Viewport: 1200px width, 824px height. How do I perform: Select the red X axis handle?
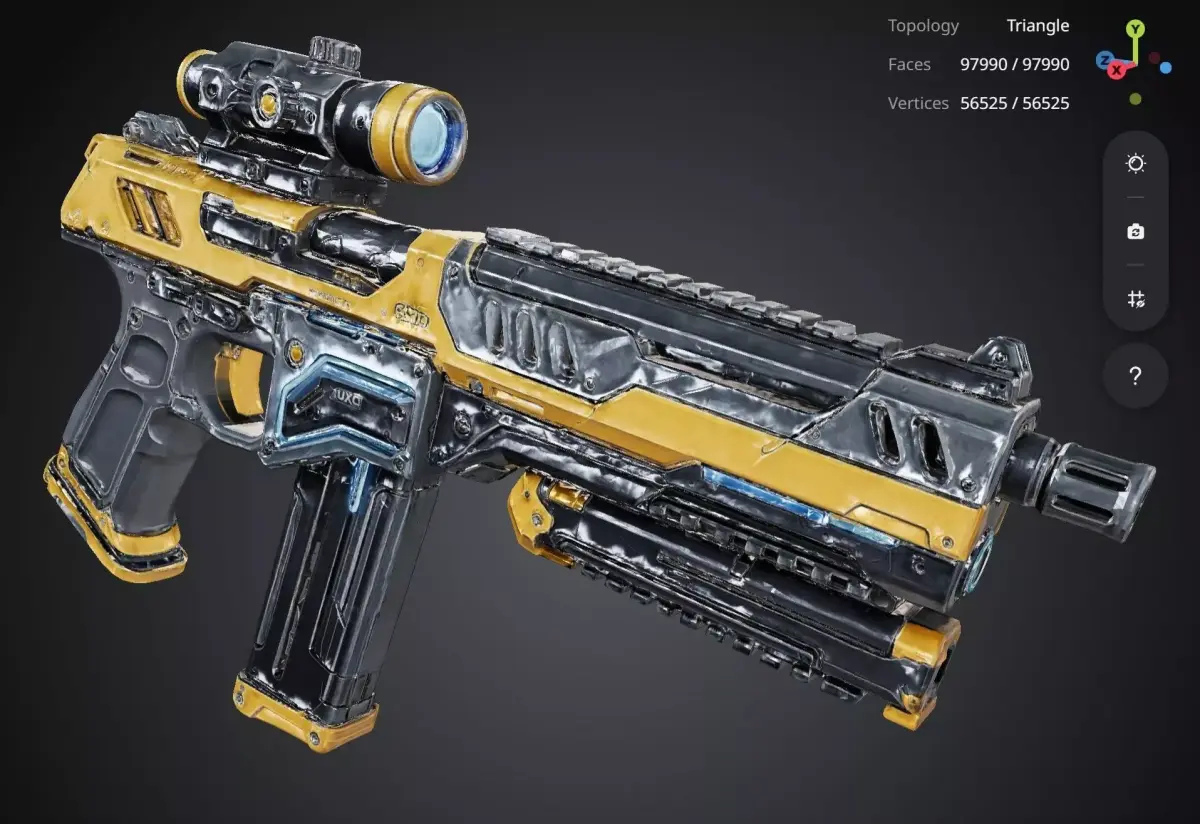[1116, 70]
